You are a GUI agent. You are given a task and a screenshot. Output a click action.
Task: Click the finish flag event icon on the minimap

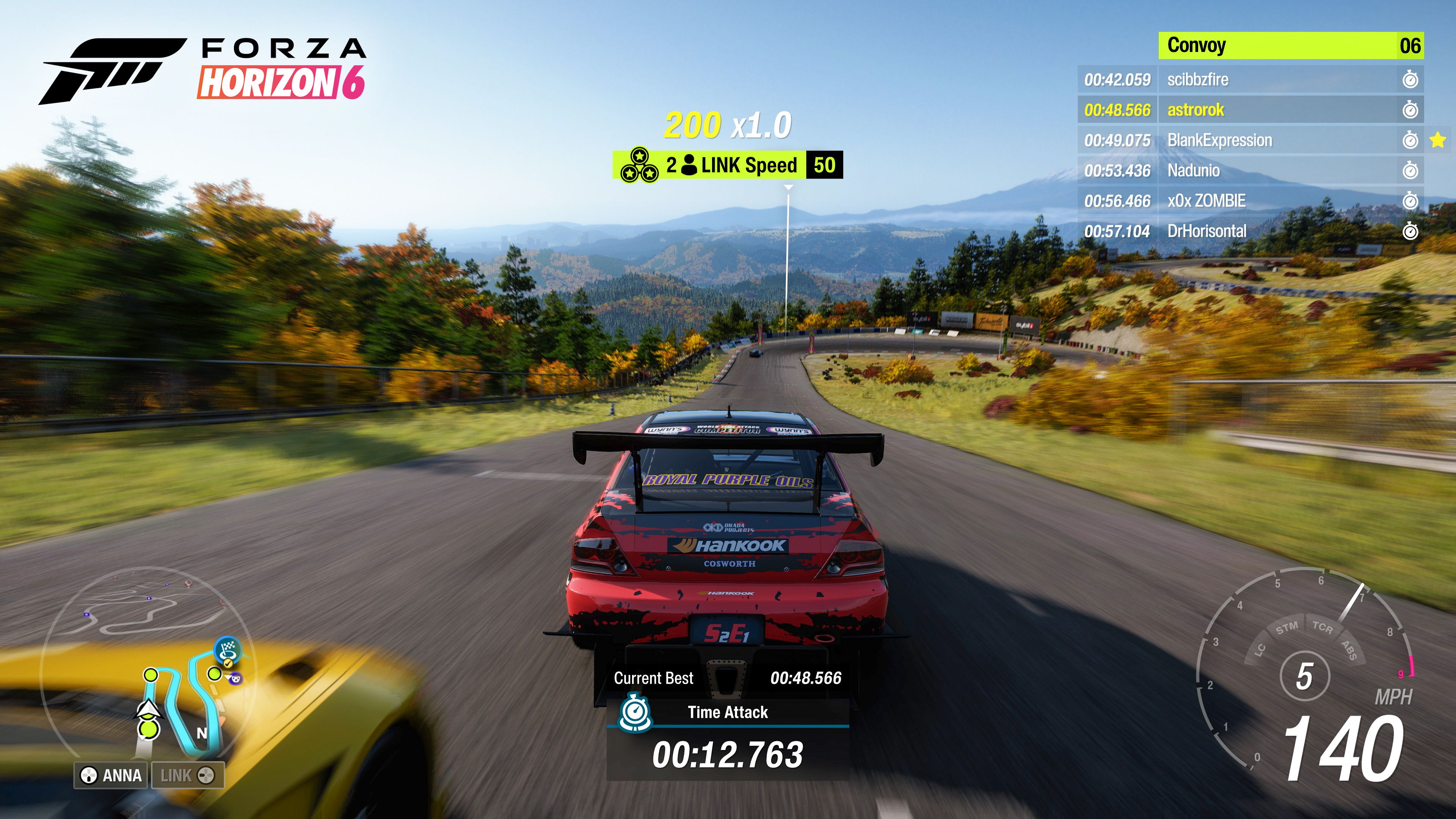228,650
